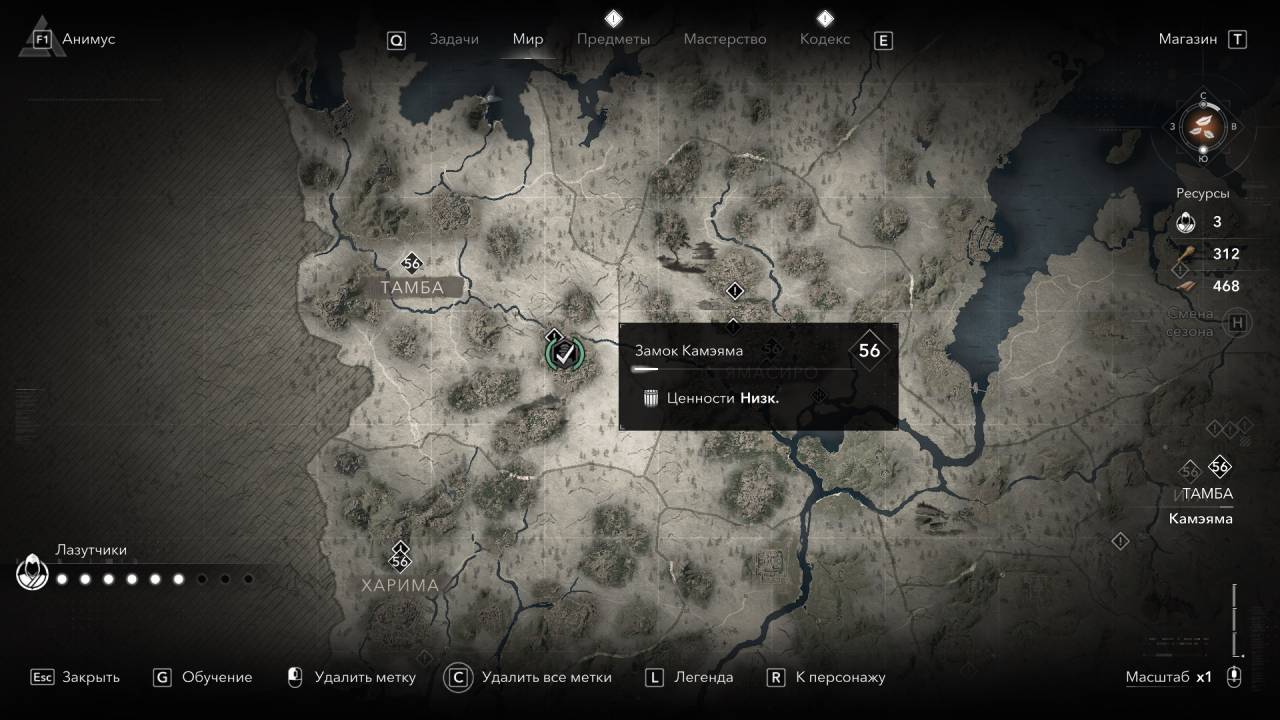Open the Предметы tab
This screenshot has width=1280, height=720.
(x=613, y=39)
